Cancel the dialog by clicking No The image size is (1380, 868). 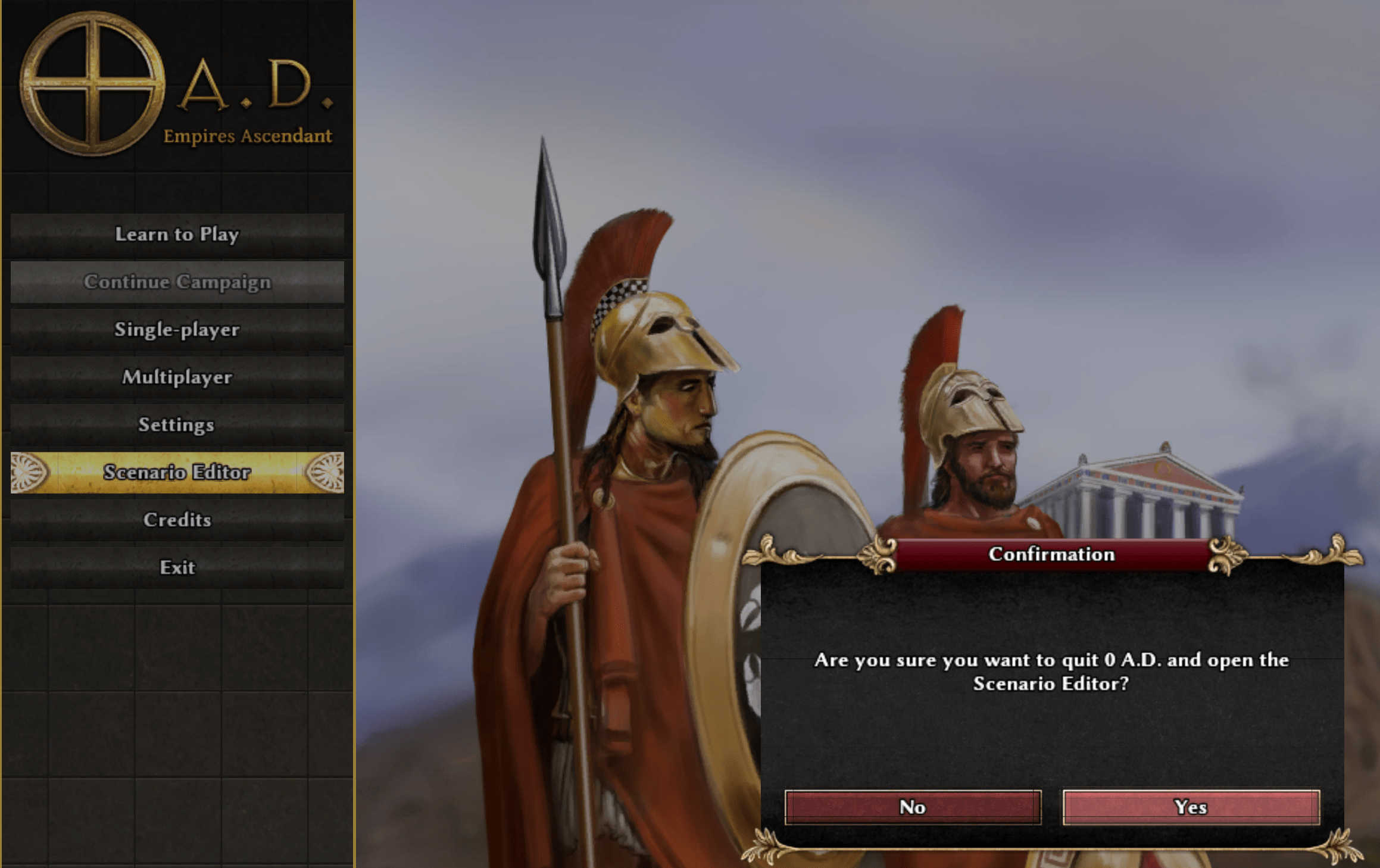(x=911, y=807)
